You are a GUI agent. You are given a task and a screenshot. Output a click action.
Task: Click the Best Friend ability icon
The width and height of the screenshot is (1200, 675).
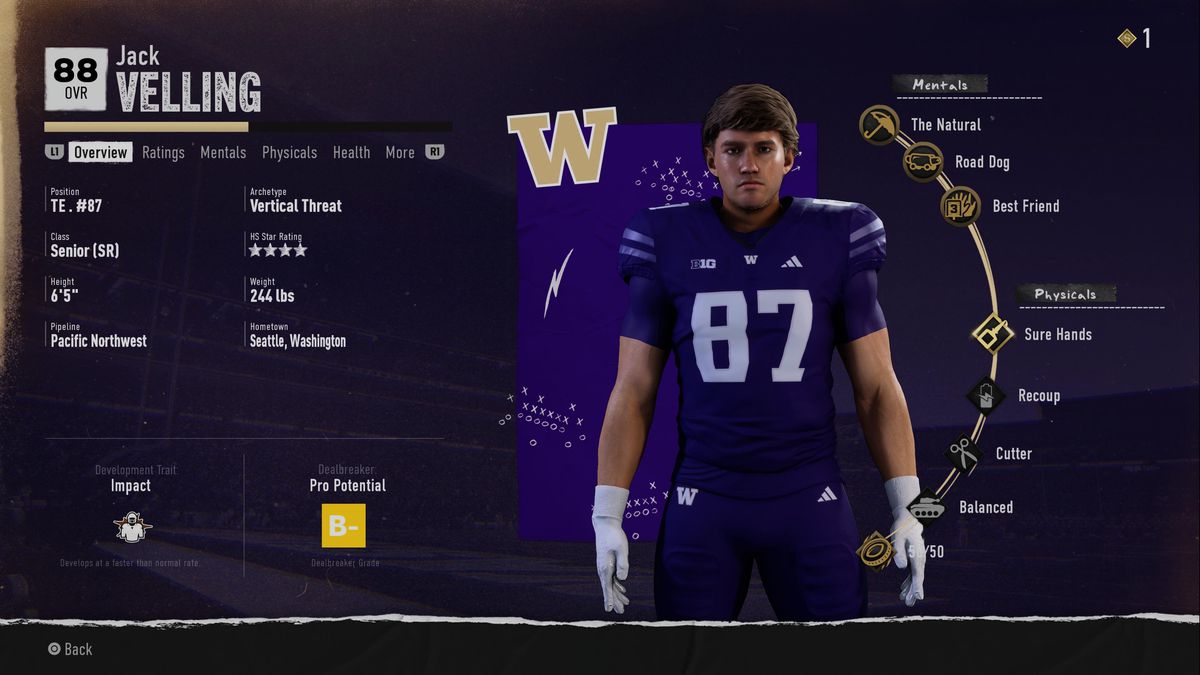tap(960, 206)
